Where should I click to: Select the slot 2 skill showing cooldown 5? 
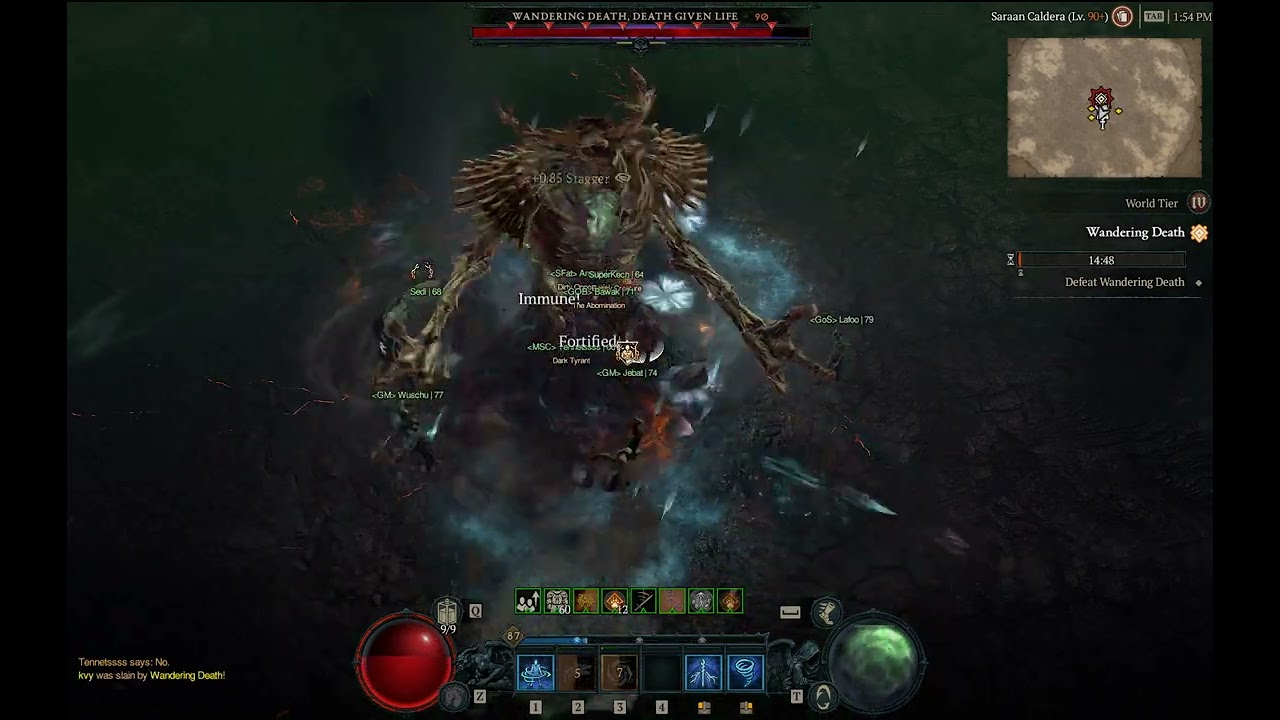[x=577, y=673]
